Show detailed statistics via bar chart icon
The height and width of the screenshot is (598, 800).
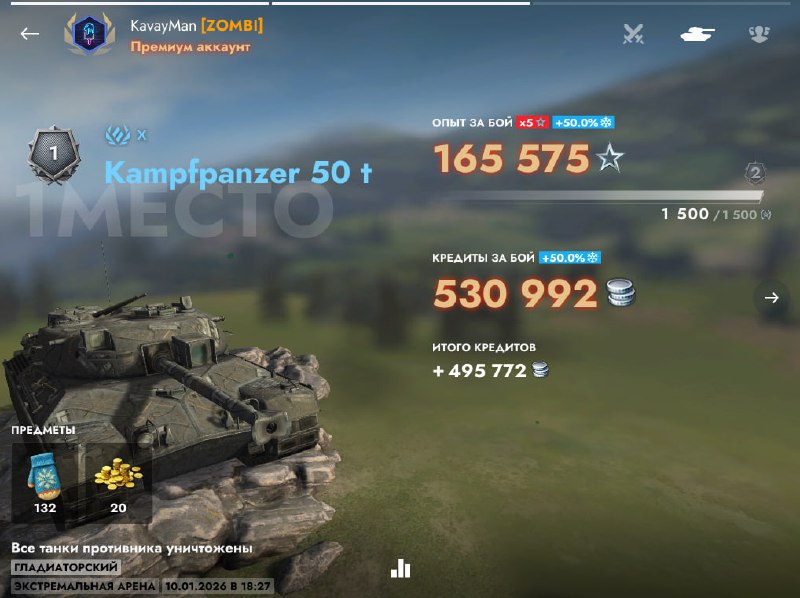(x=401, y=568)
